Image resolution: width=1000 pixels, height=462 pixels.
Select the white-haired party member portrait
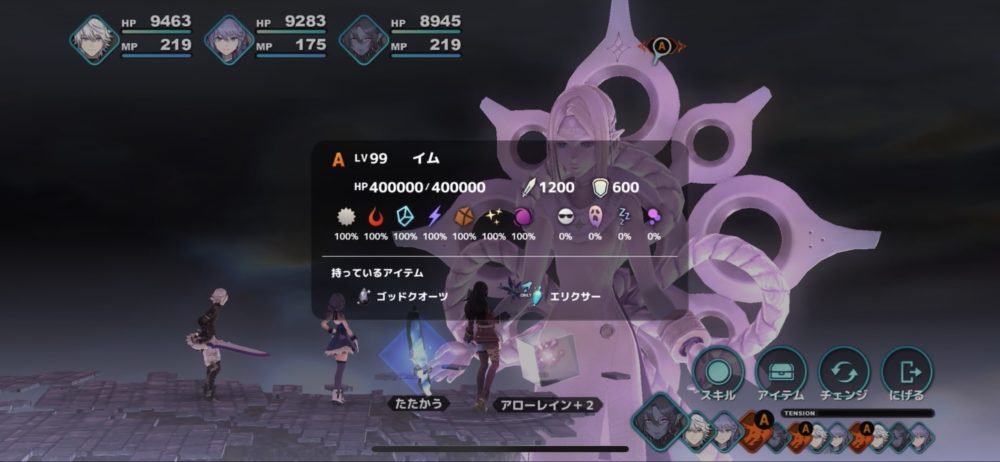click(95, 40)
